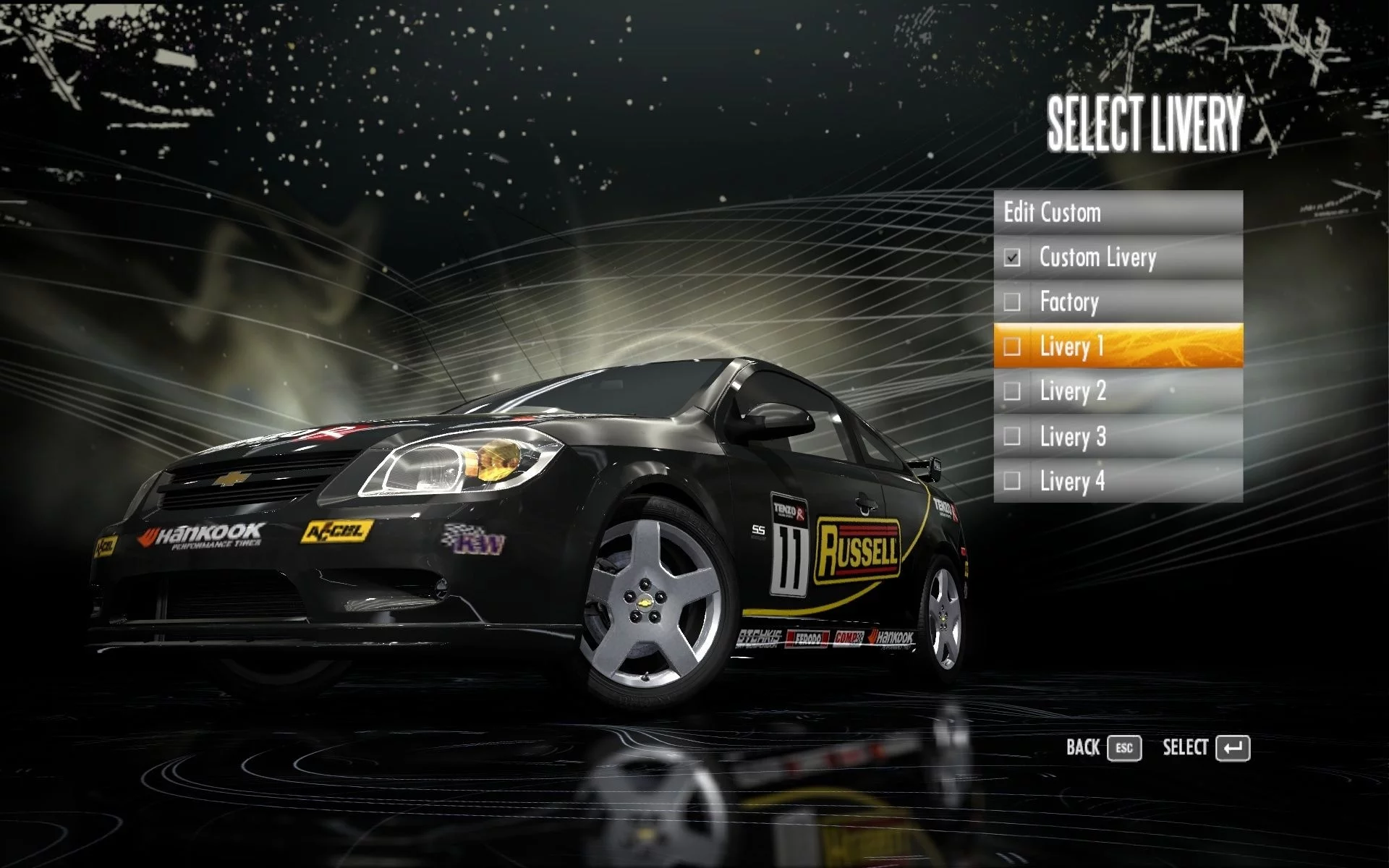1389x868 pixels.
Task: Switch to Livery 2
Action: coord(1118,391)
